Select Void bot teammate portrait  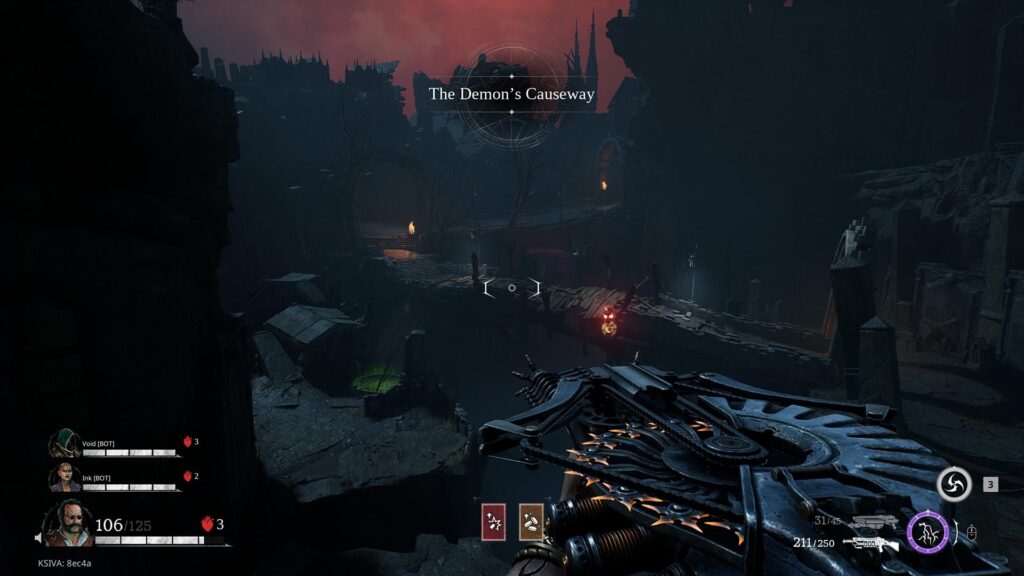click(66, 444)
